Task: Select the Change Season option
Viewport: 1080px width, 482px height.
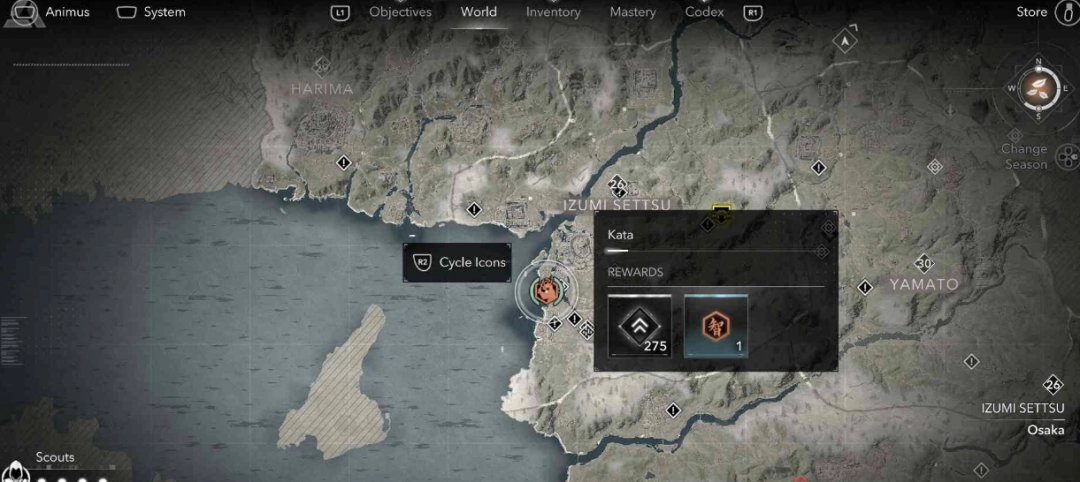Action: 1024,157
